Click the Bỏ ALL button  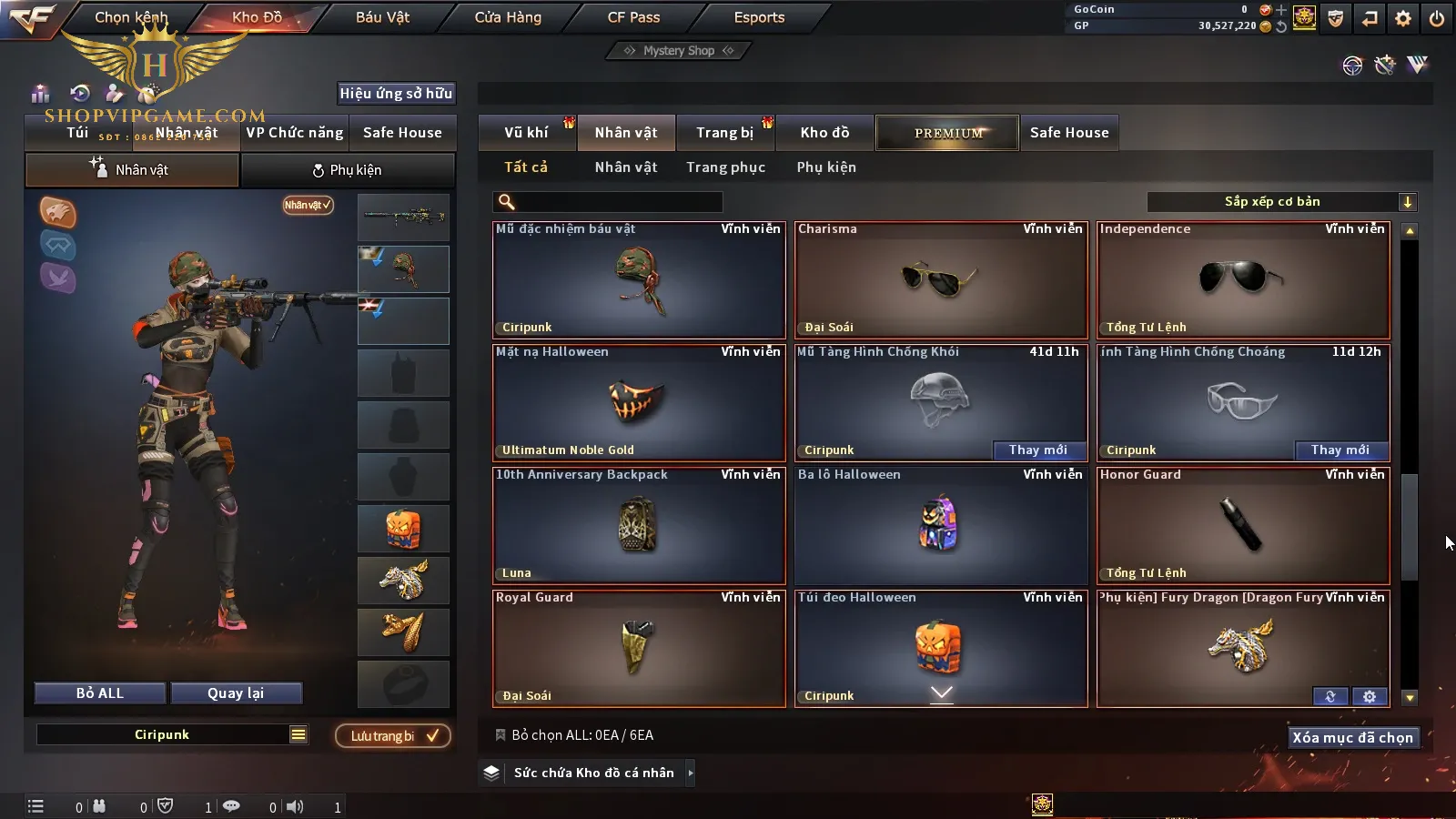point(100,693)
